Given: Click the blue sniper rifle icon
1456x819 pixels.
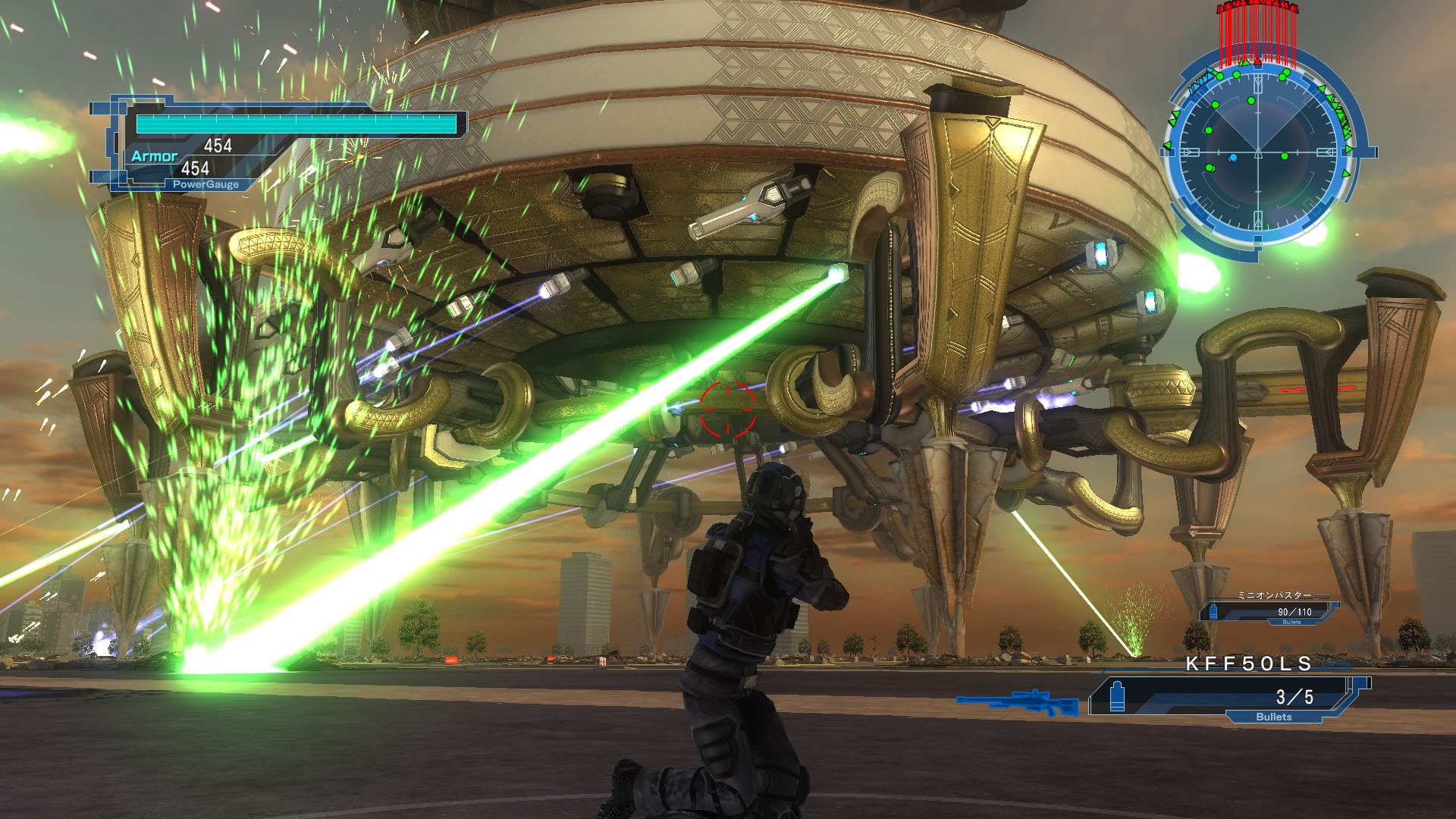Looking at the screenshot, I should (1018, 703).
